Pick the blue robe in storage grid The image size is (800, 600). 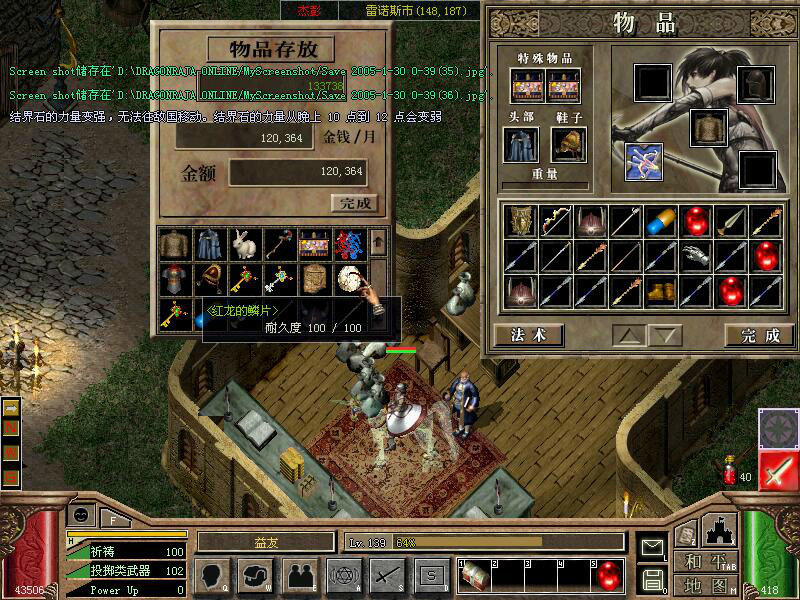point(208,243)
